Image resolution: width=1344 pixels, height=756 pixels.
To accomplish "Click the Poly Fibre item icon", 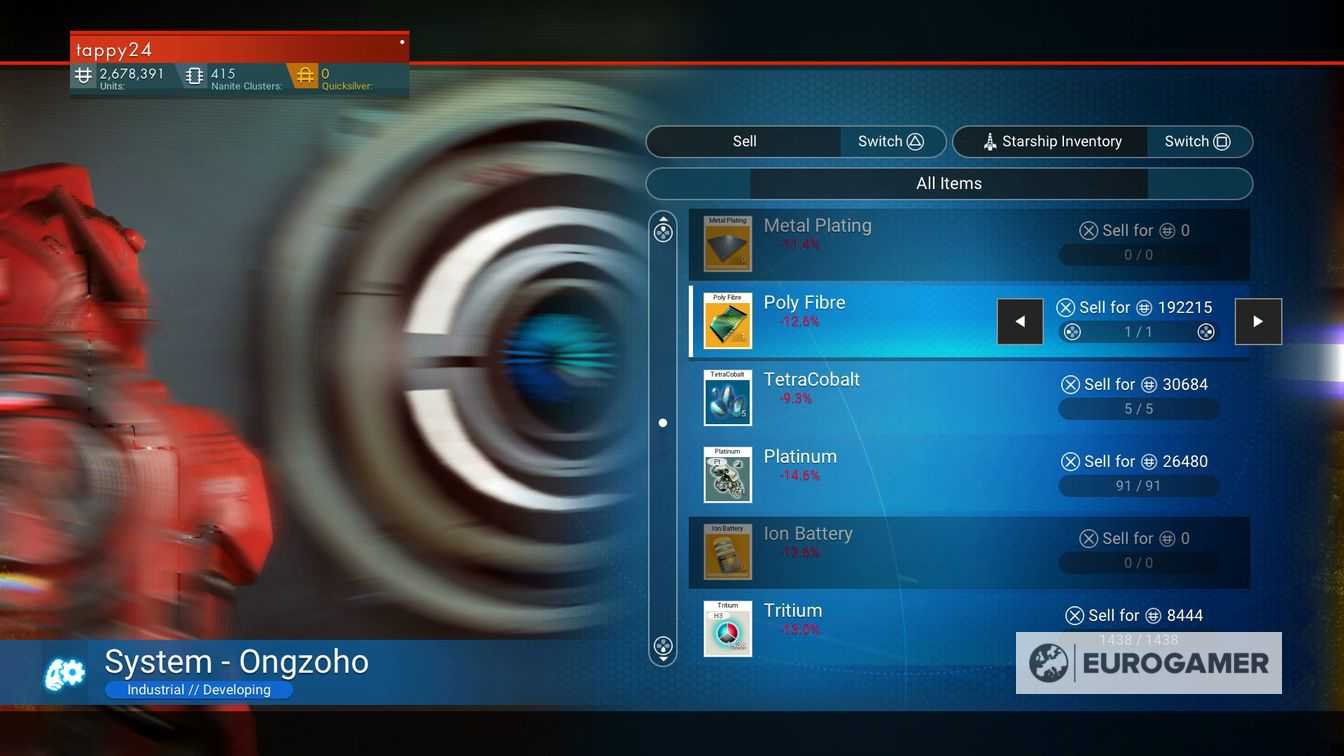I will pos(728,321).
